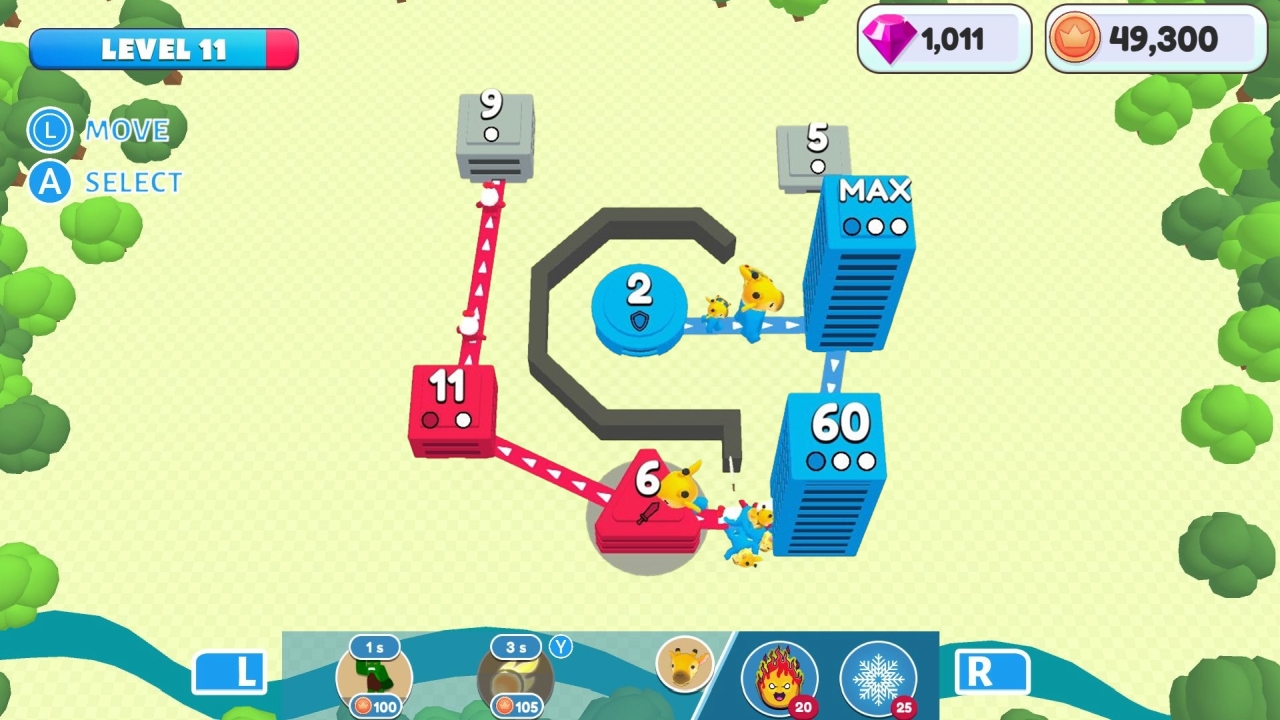1280x720 pixels.
Task: Select the blue tower labeled 60
Action: coord(838,460)
